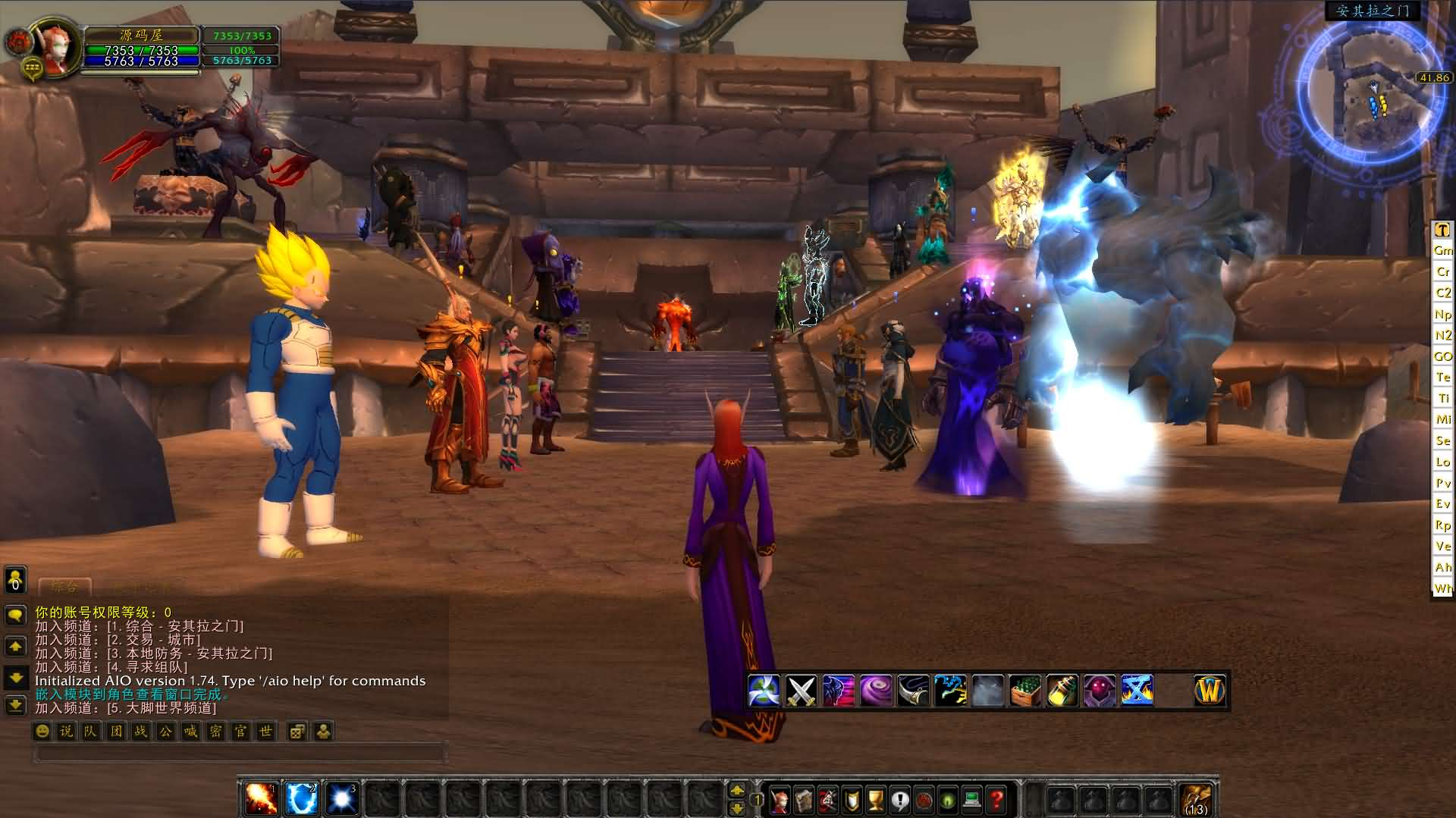This screenshot has width=1456, height=818.
Task: Click the WoW logo button
Action: (1209, 691)
